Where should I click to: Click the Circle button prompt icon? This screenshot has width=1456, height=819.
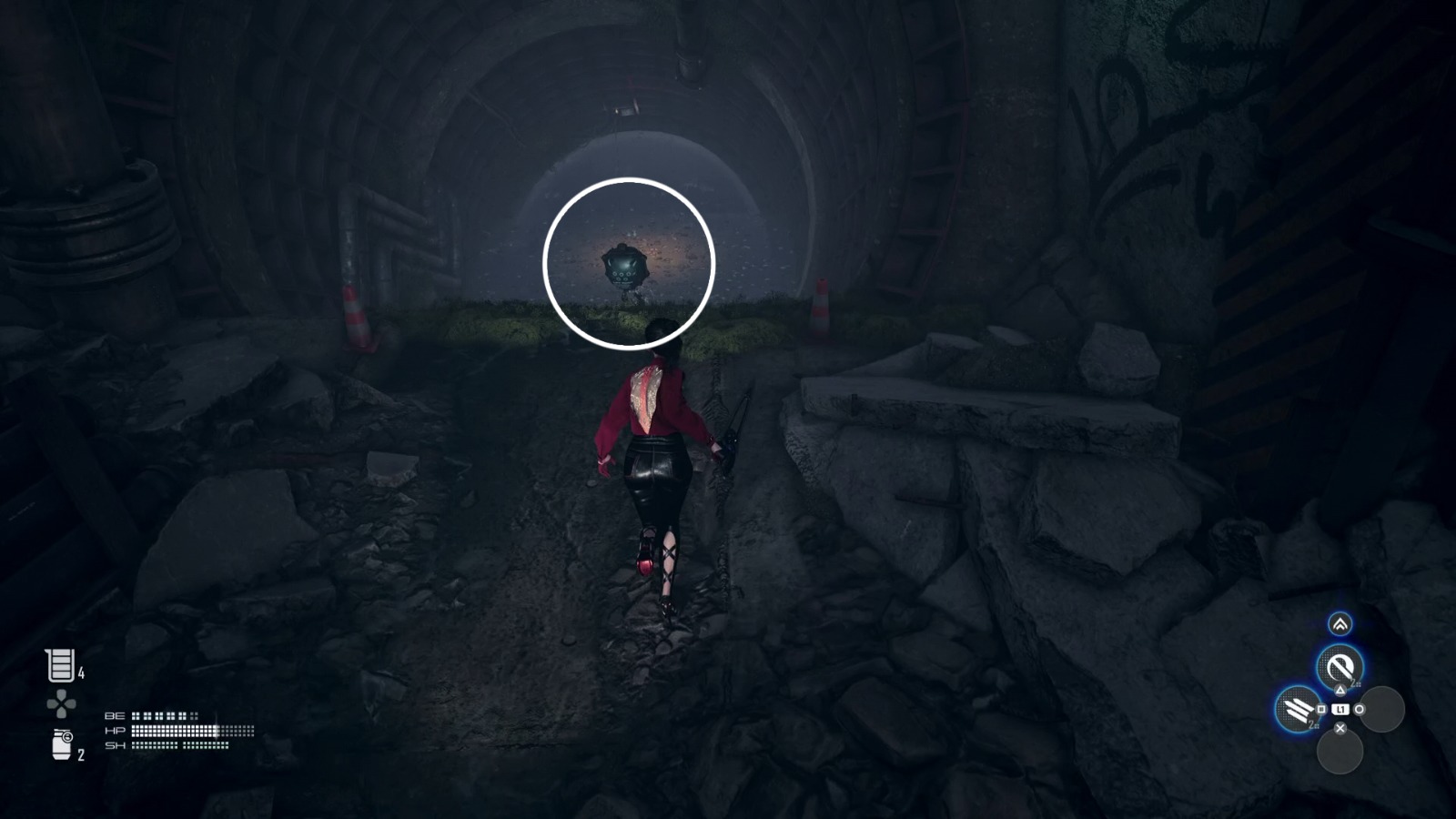pyautogui.click(x=1359, y=708)
